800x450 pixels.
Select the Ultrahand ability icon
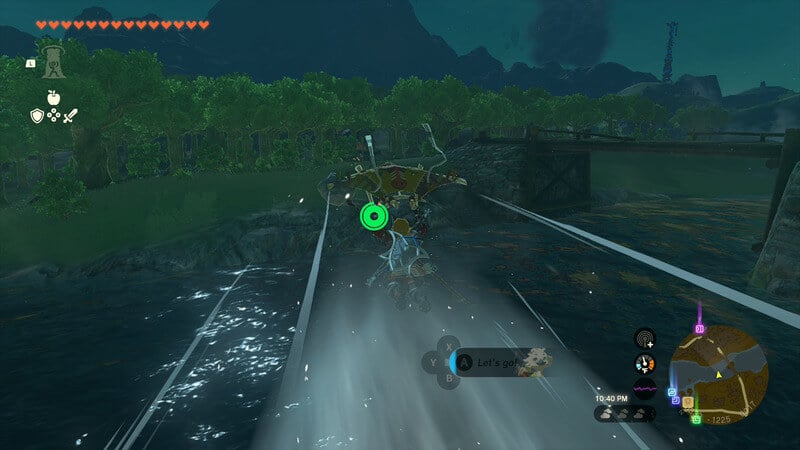(x=52, y=60)
